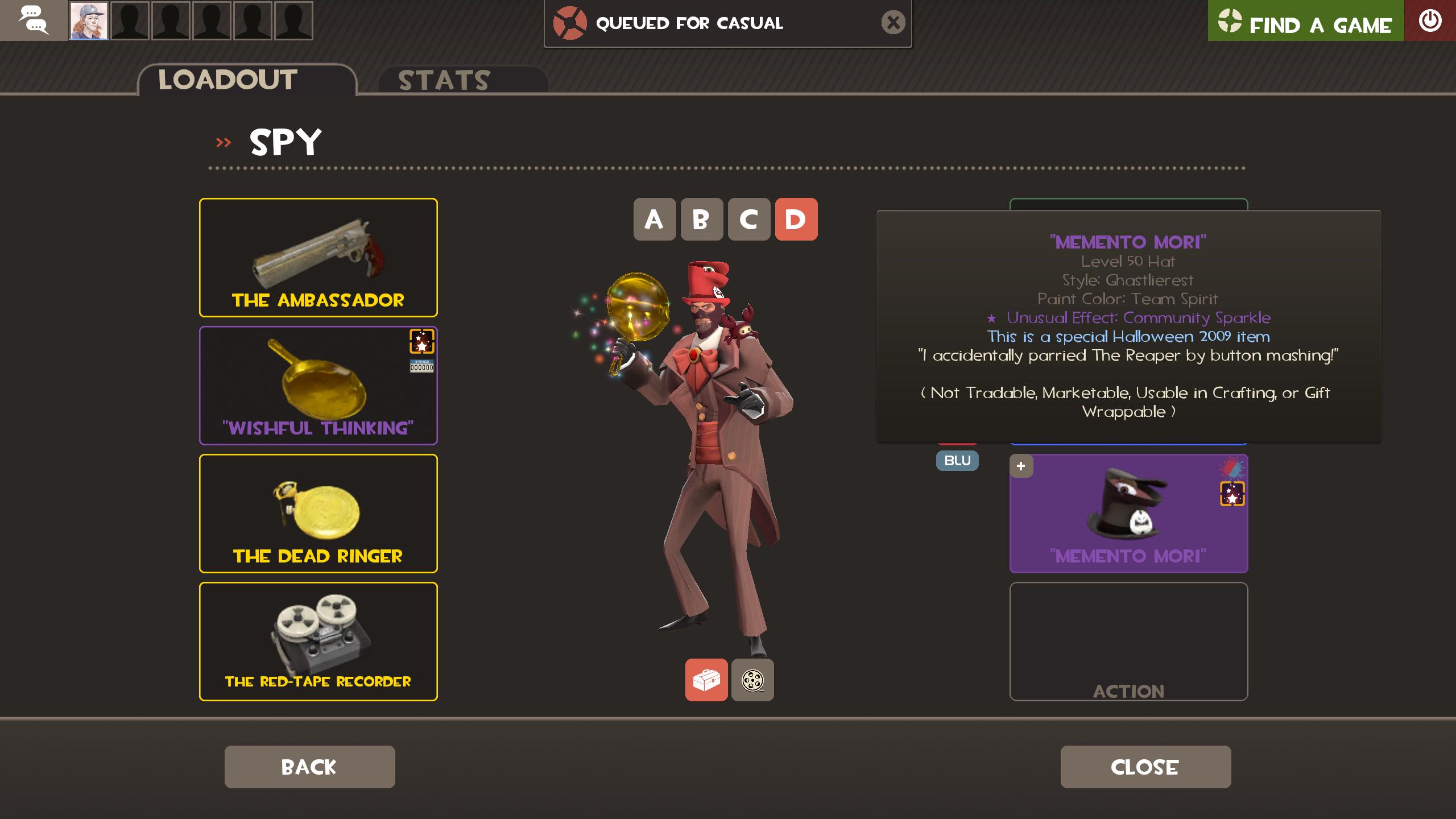Select The Dead Ringer watch slot
Screen dimensions: 1456x819
coord(318,514)
